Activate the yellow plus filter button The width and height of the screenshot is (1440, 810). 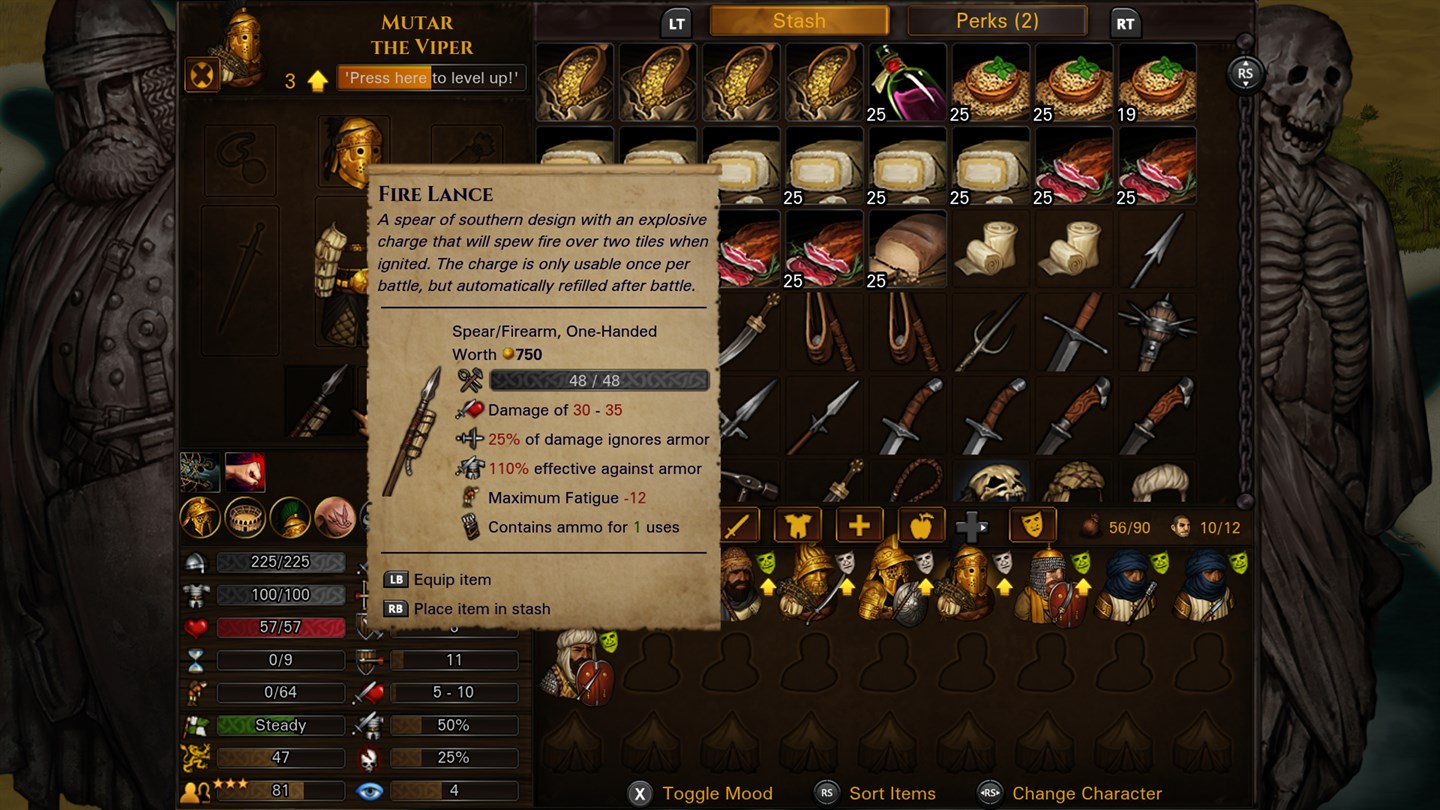858,526
